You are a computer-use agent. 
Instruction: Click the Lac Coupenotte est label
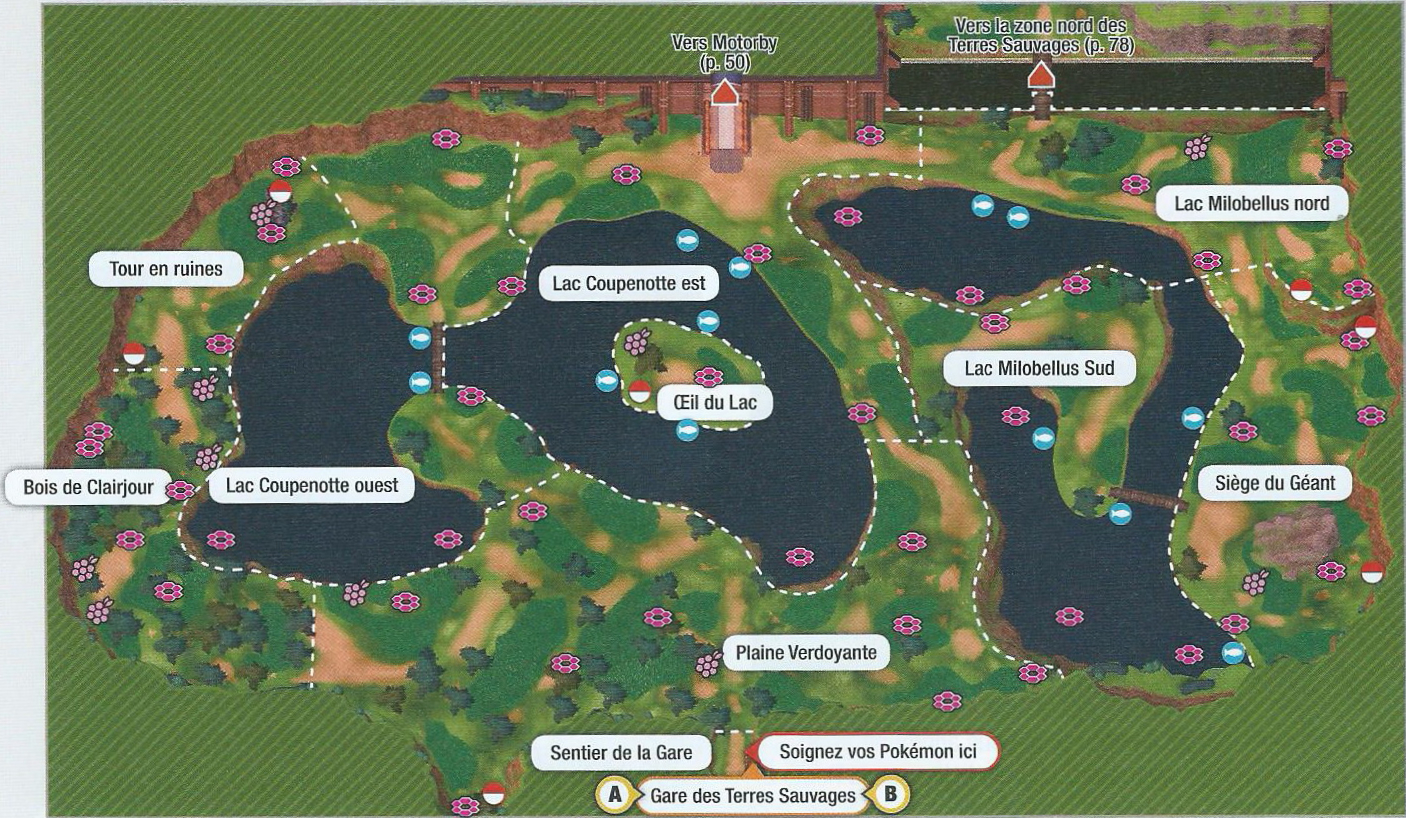(629, 284)
